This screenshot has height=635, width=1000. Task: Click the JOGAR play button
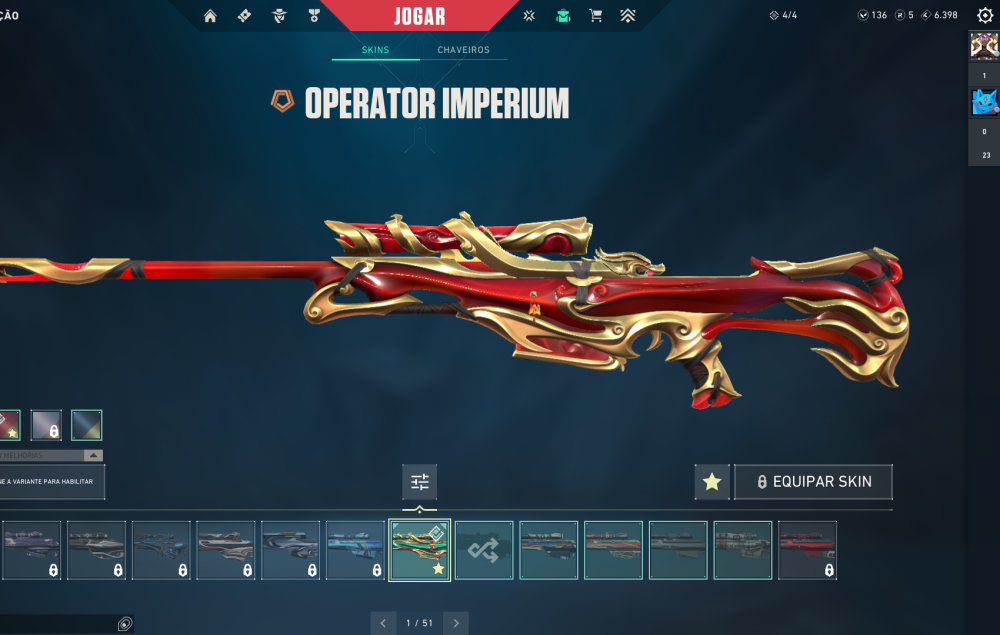point(420,16)
